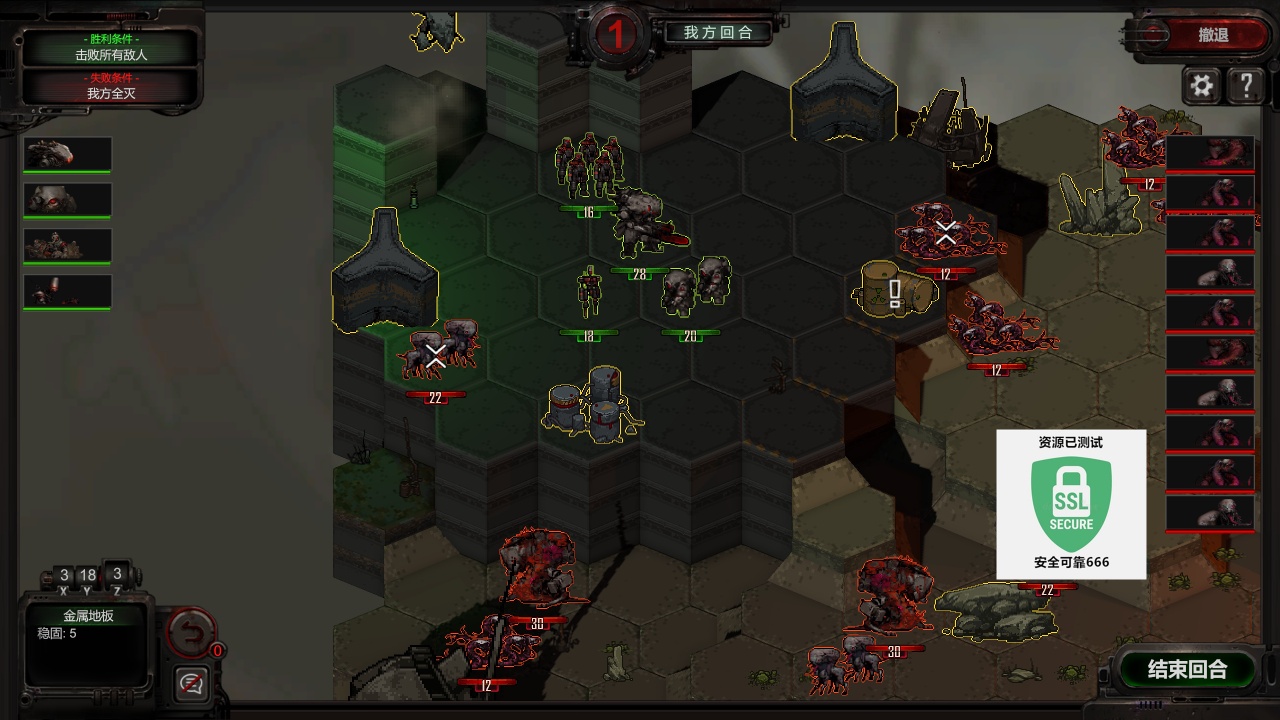Click the 撤退 retreat button
The height and width of the screenshot is (720, 1280).
1212,35
